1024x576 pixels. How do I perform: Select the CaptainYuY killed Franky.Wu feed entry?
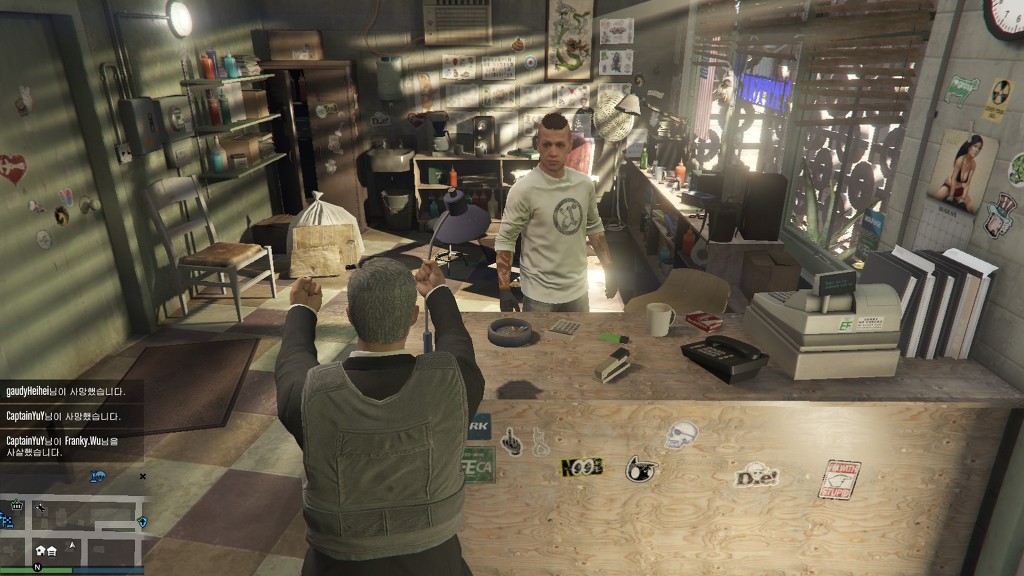[x=64, y=446]
